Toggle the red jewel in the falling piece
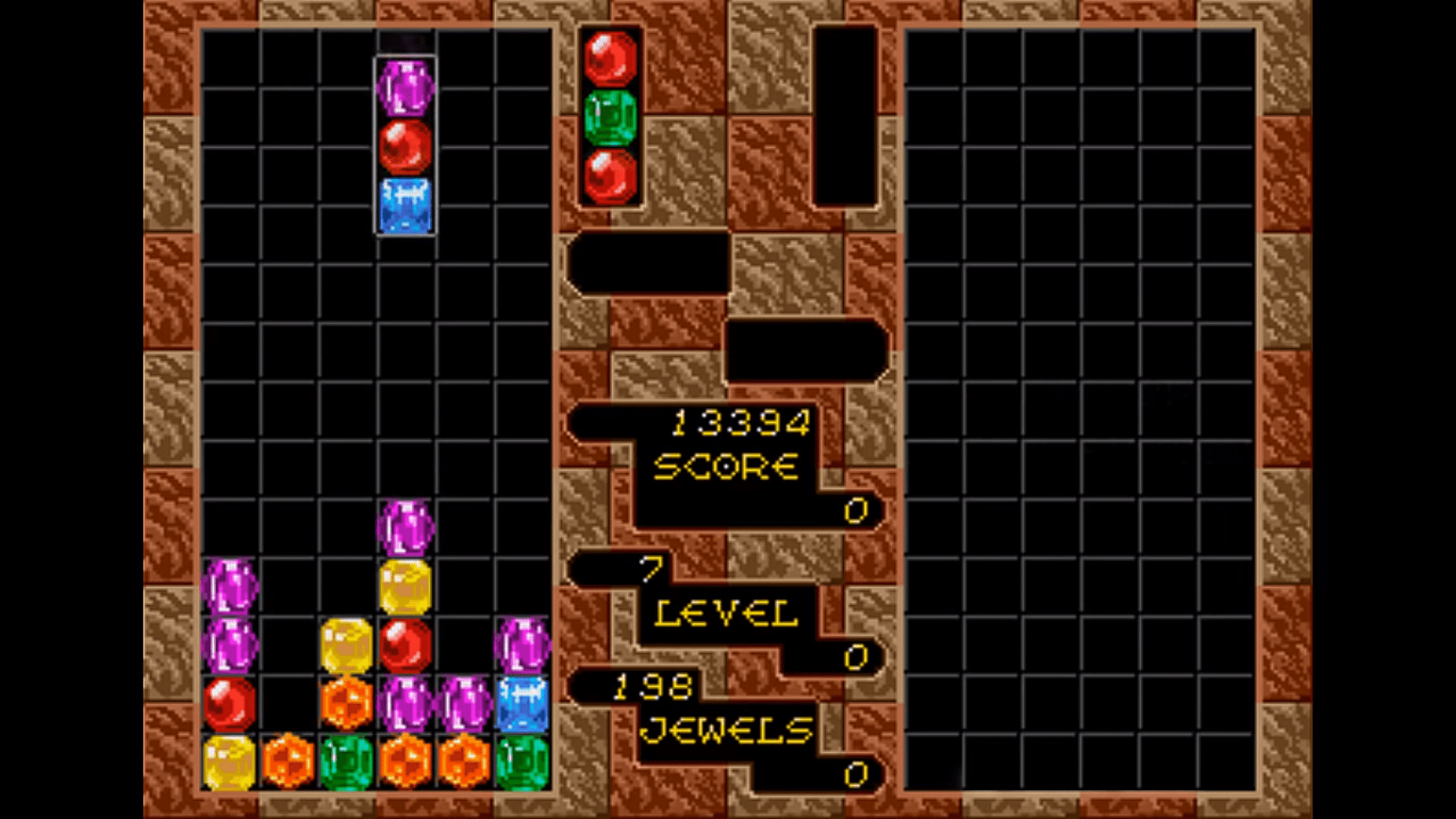The height and width of the screenshot is (819, 1456). tap(404, 146)
